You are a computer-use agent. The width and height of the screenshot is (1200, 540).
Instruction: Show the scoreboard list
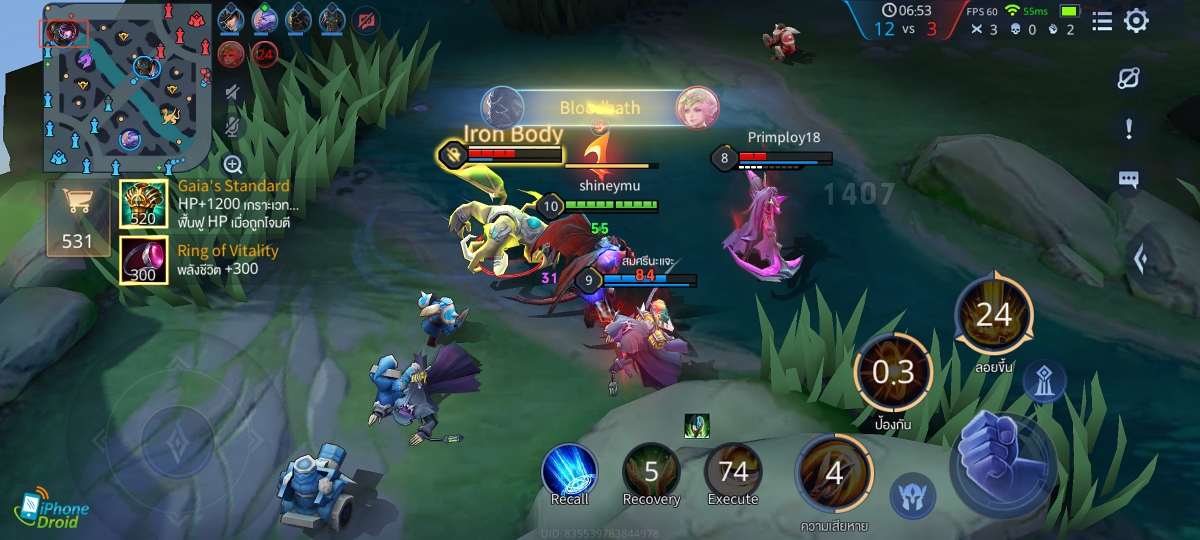pyautogui.click(x=1102, y=21)
